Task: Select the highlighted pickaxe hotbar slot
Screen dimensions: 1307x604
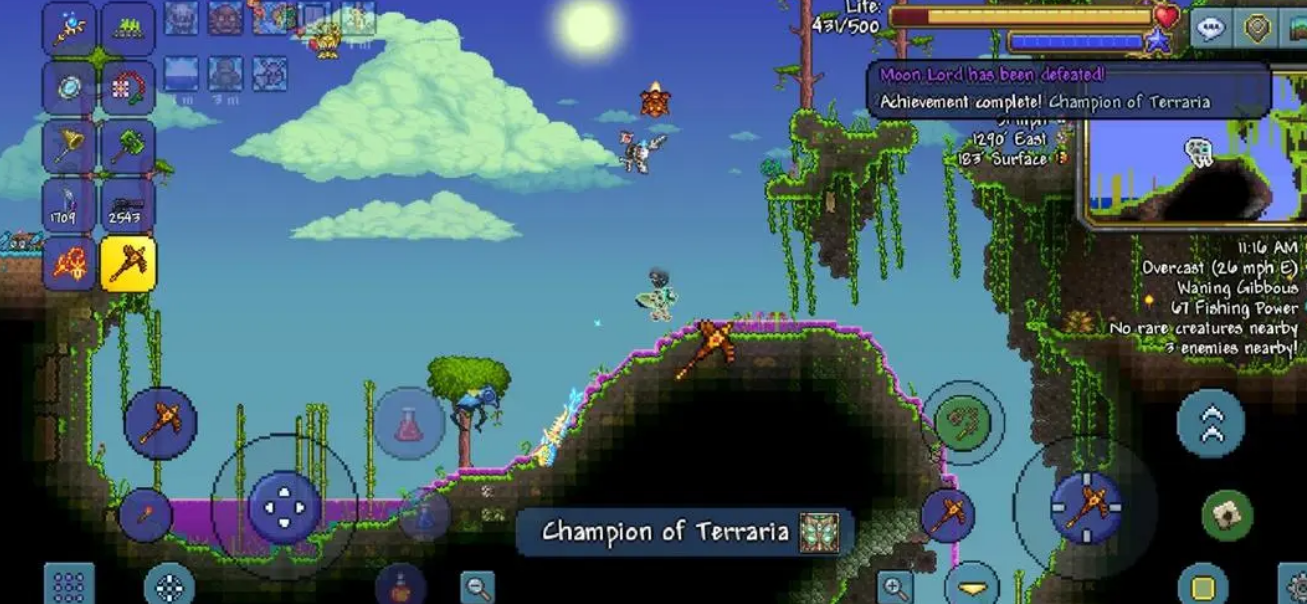Action: (128, 263)
